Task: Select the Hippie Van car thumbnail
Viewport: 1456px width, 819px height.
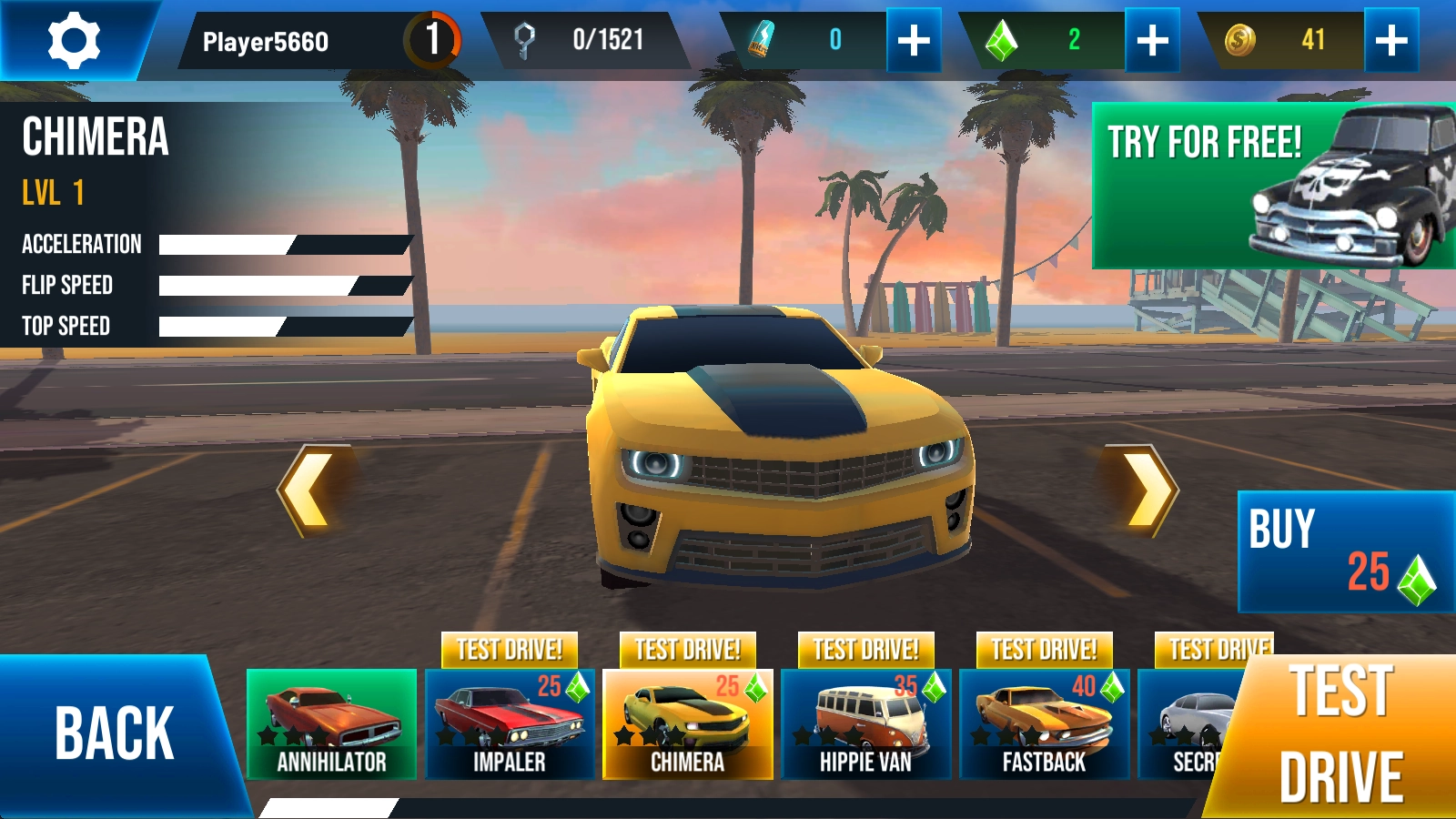Action: [865, 724]
